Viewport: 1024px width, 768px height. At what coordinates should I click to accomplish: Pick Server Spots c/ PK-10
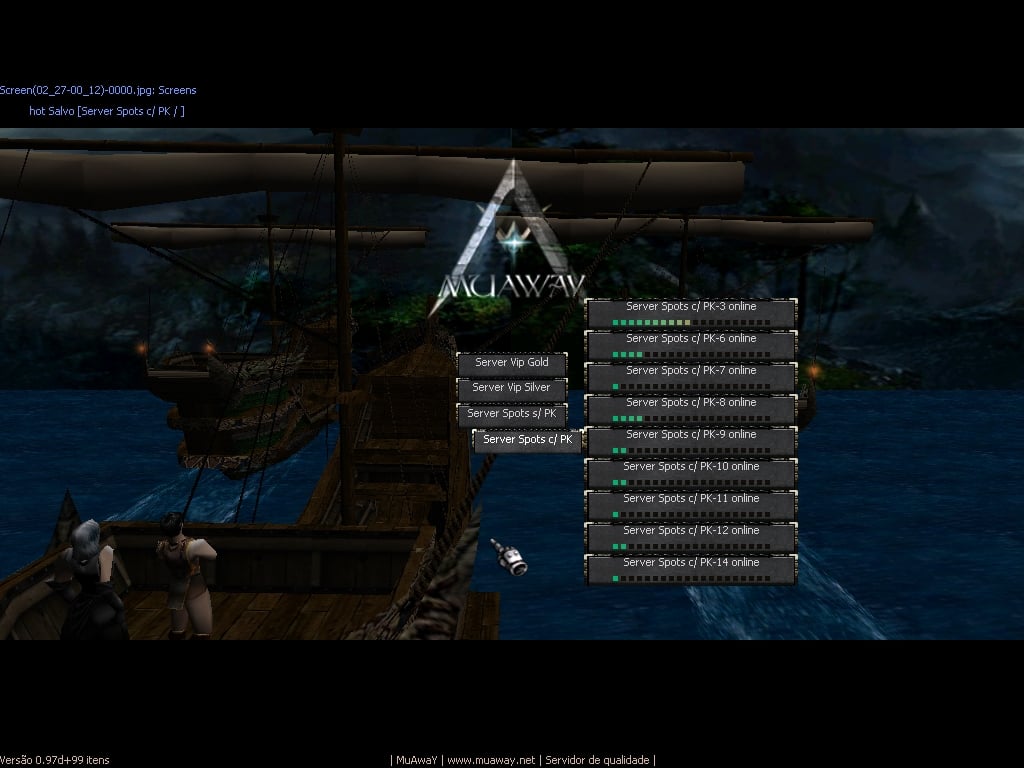coord(691,473)
